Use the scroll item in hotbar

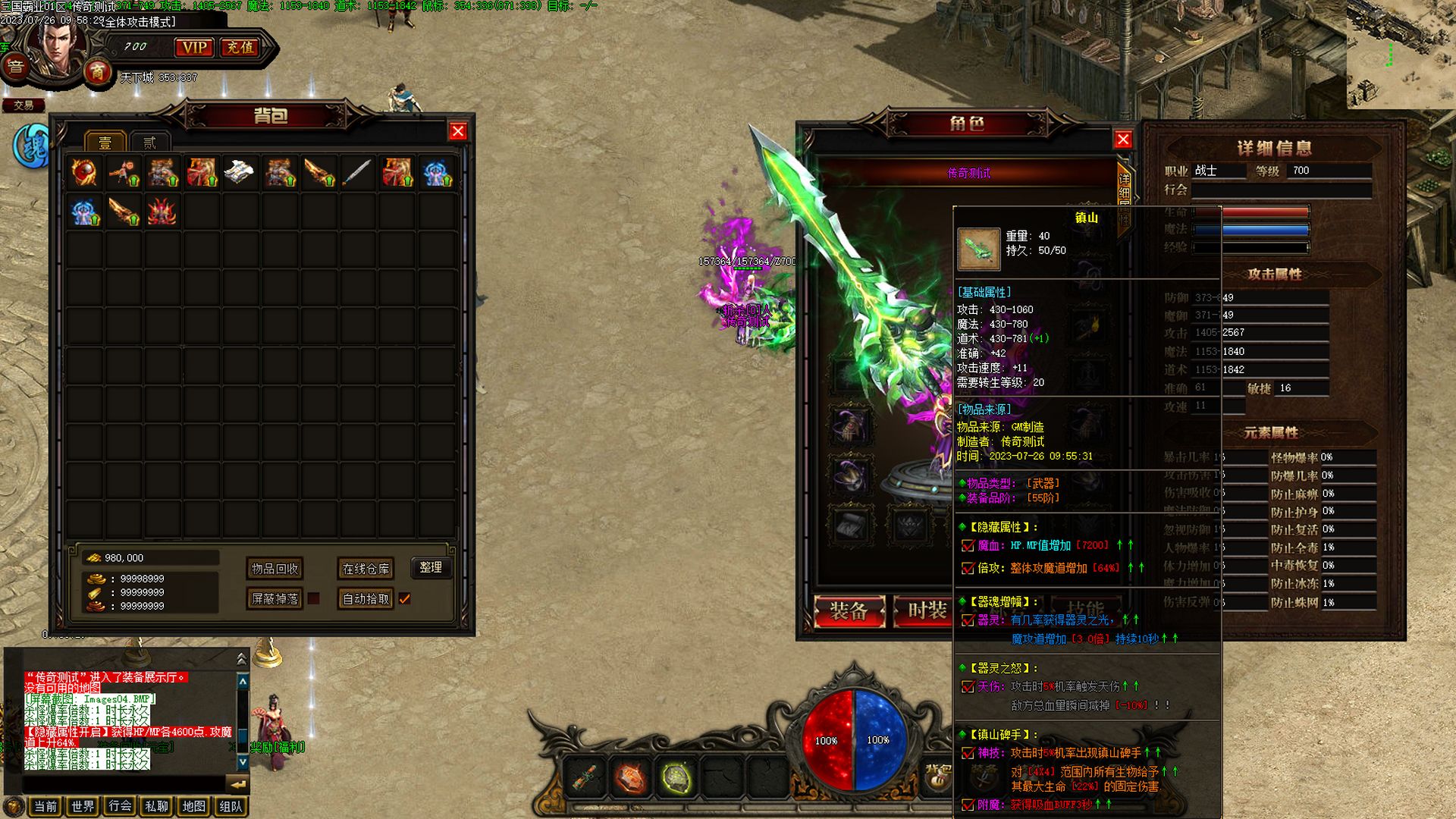pyautogui.click(x=584, y=778)
